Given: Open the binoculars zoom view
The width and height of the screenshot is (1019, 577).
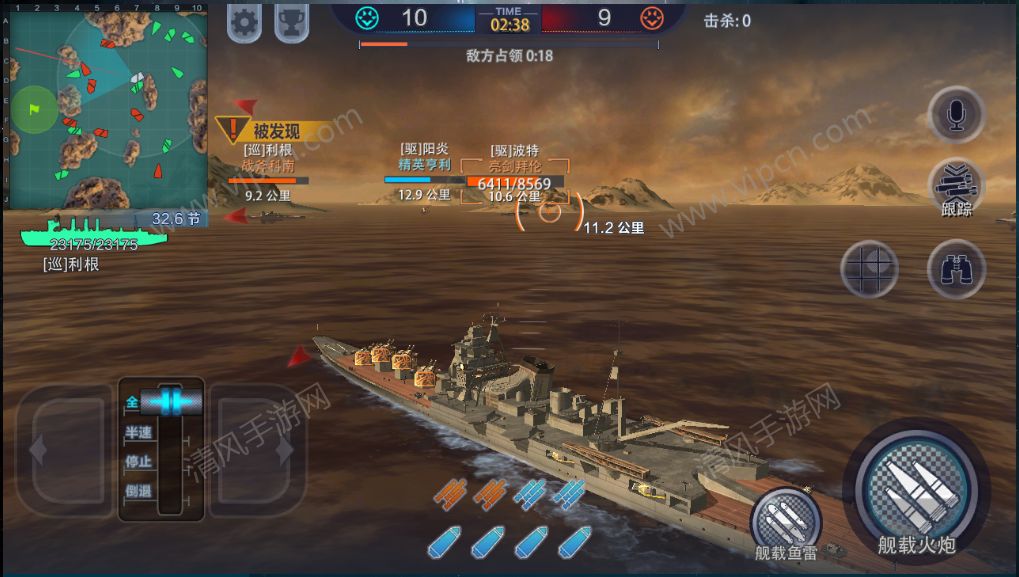Looking at the screenshot, I should pos(956,268).
